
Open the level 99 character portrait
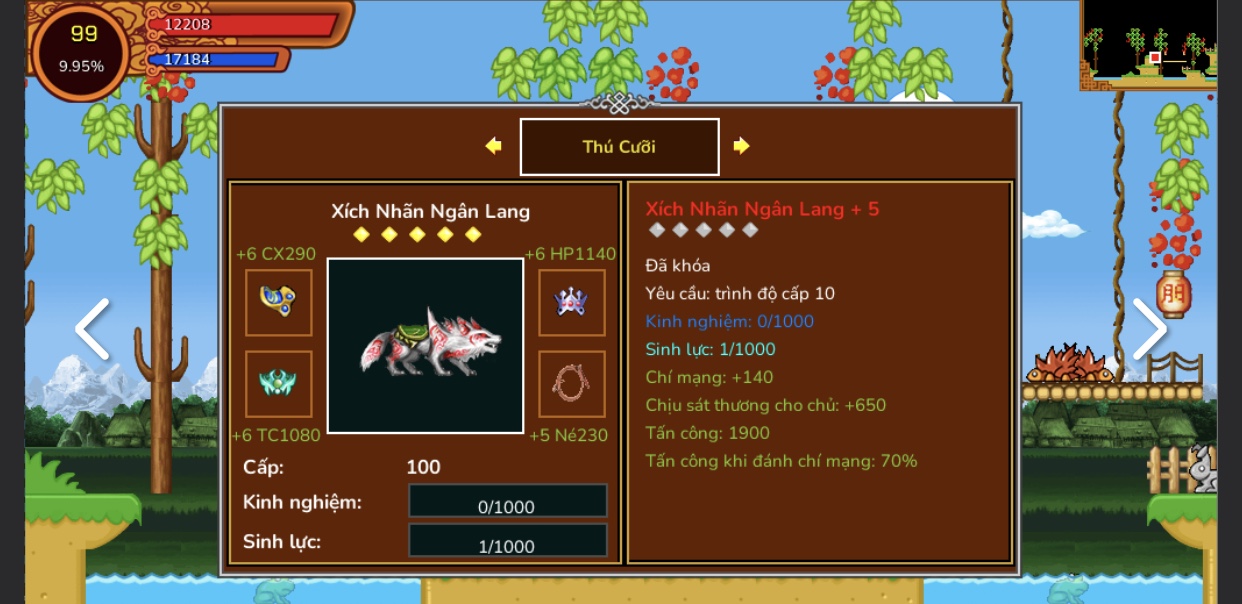[81, 51]
